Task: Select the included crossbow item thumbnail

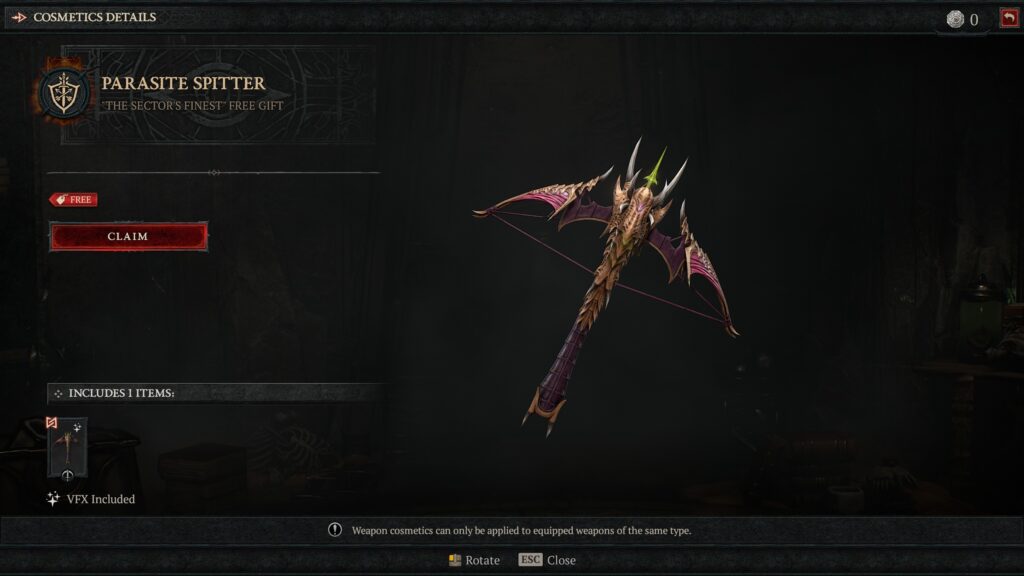Action: (67, 447)
